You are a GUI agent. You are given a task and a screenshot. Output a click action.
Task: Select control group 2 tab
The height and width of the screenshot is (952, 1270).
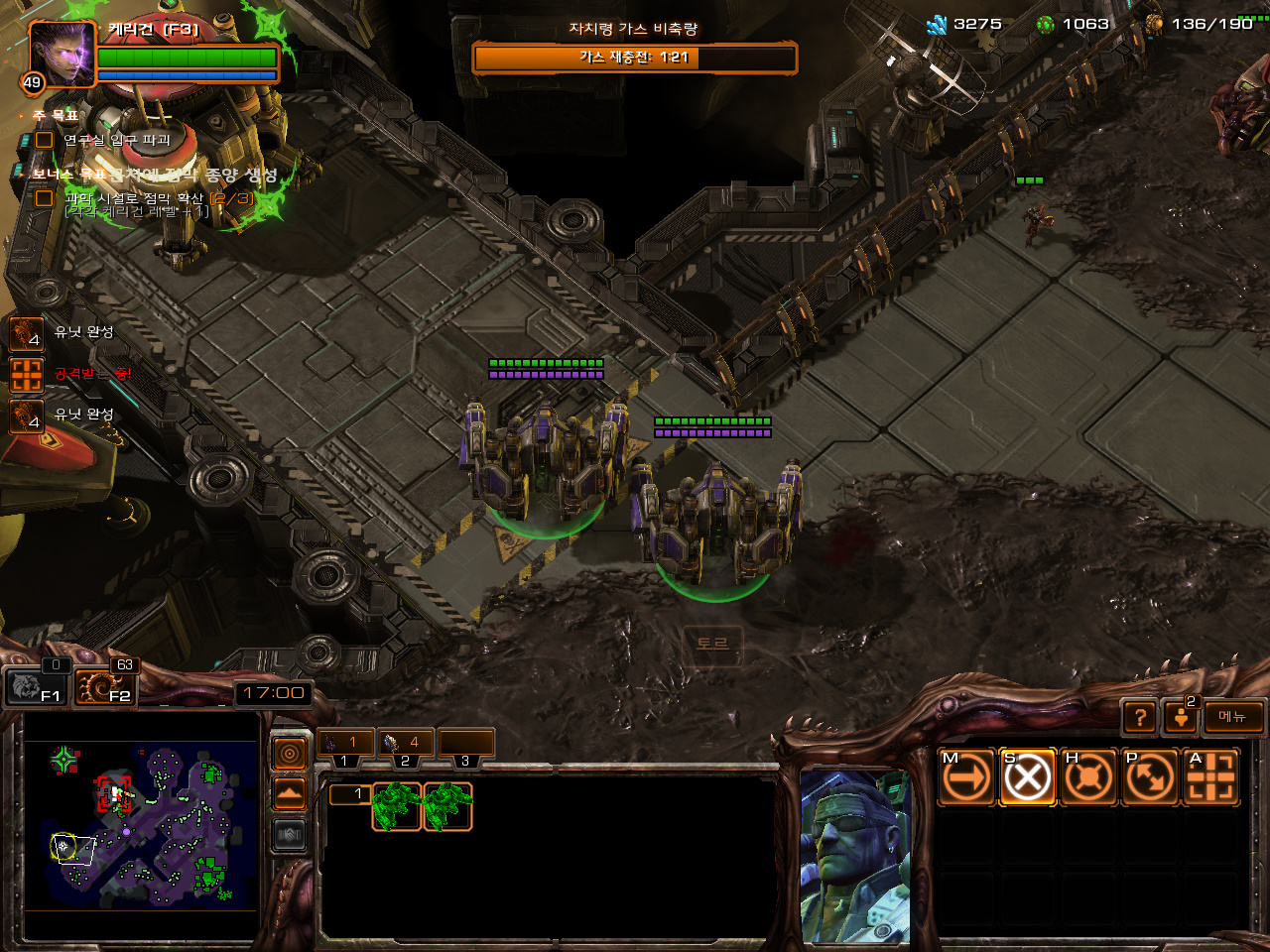(405, 742)
